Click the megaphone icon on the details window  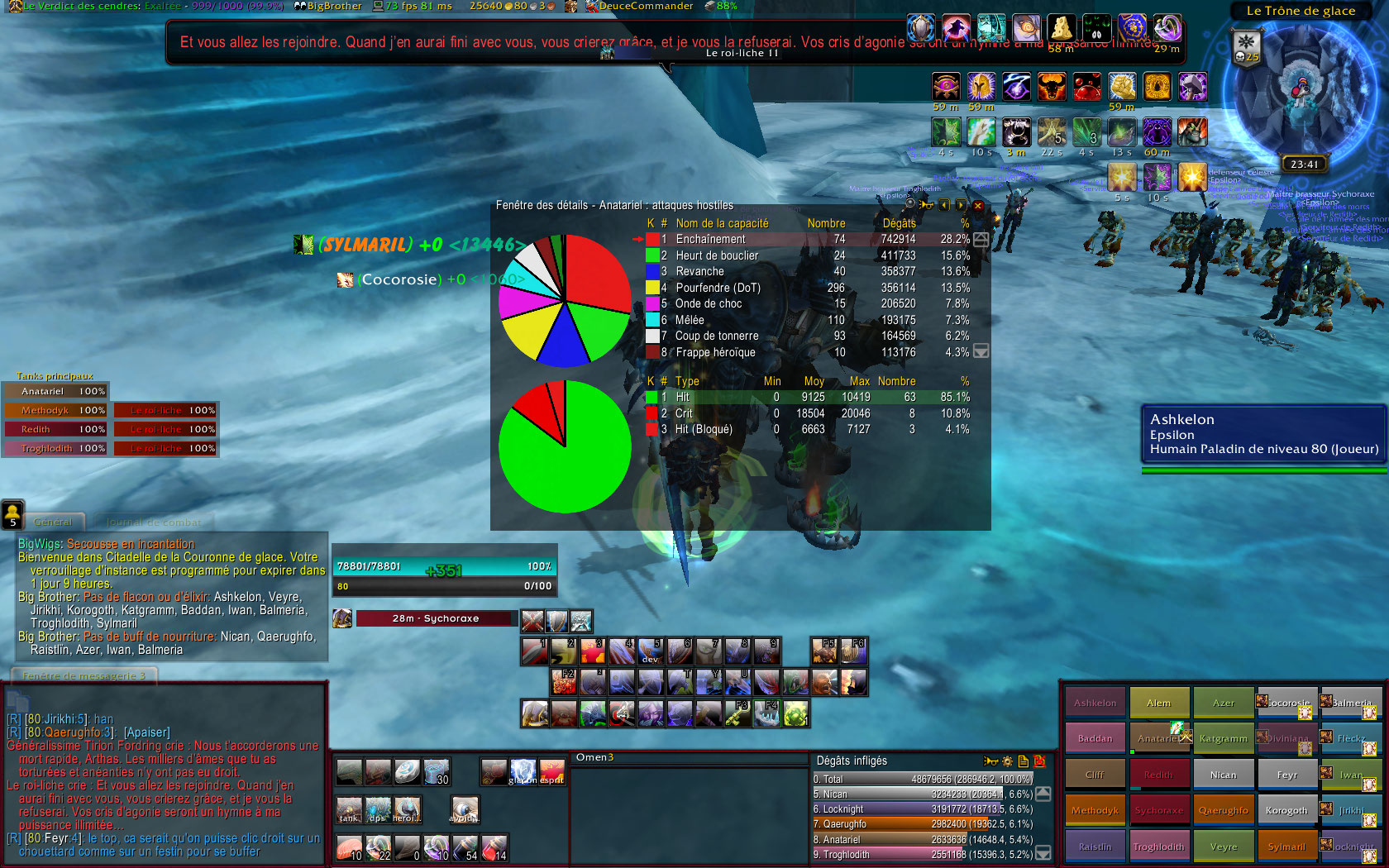(927, 205)
